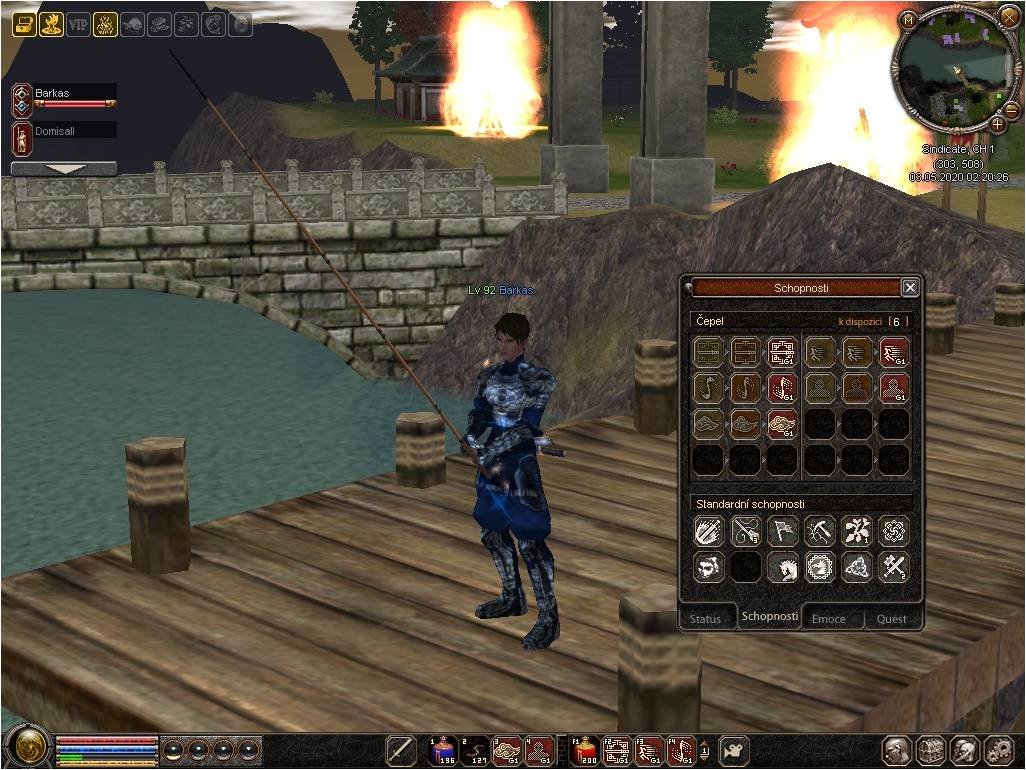Click the minimap zoom-in plus button
This screenshot has height=770, width=1026.
pyautogui.click(x=997, y=125)
